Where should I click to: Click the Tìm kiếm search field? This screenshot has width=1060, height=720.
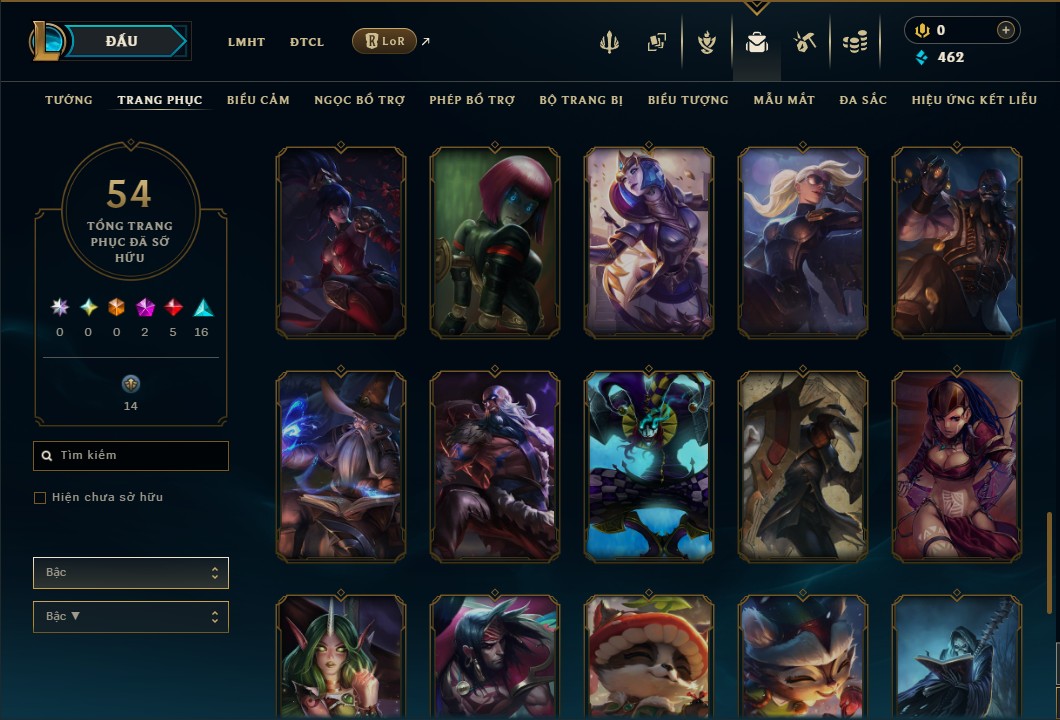coord(131,456)
